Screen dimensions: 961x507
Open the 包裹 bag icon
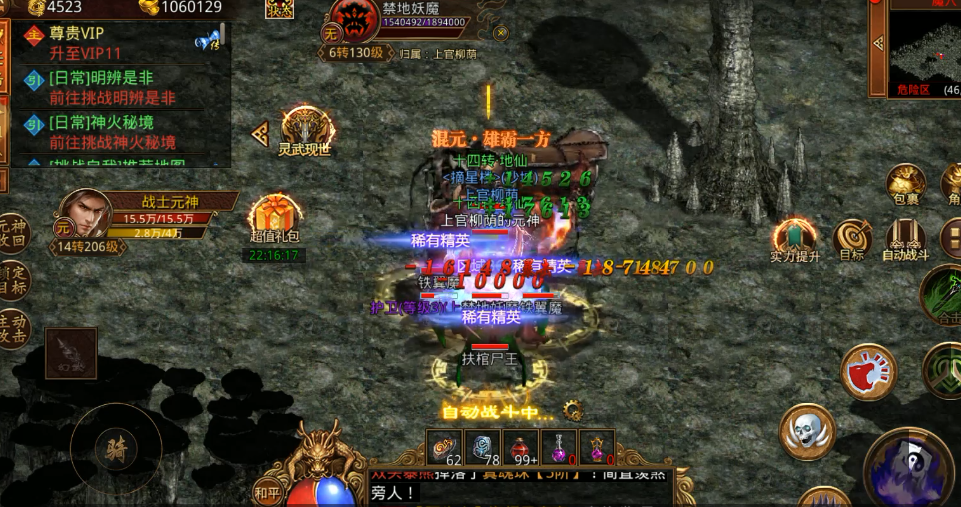tap(906, 182)
